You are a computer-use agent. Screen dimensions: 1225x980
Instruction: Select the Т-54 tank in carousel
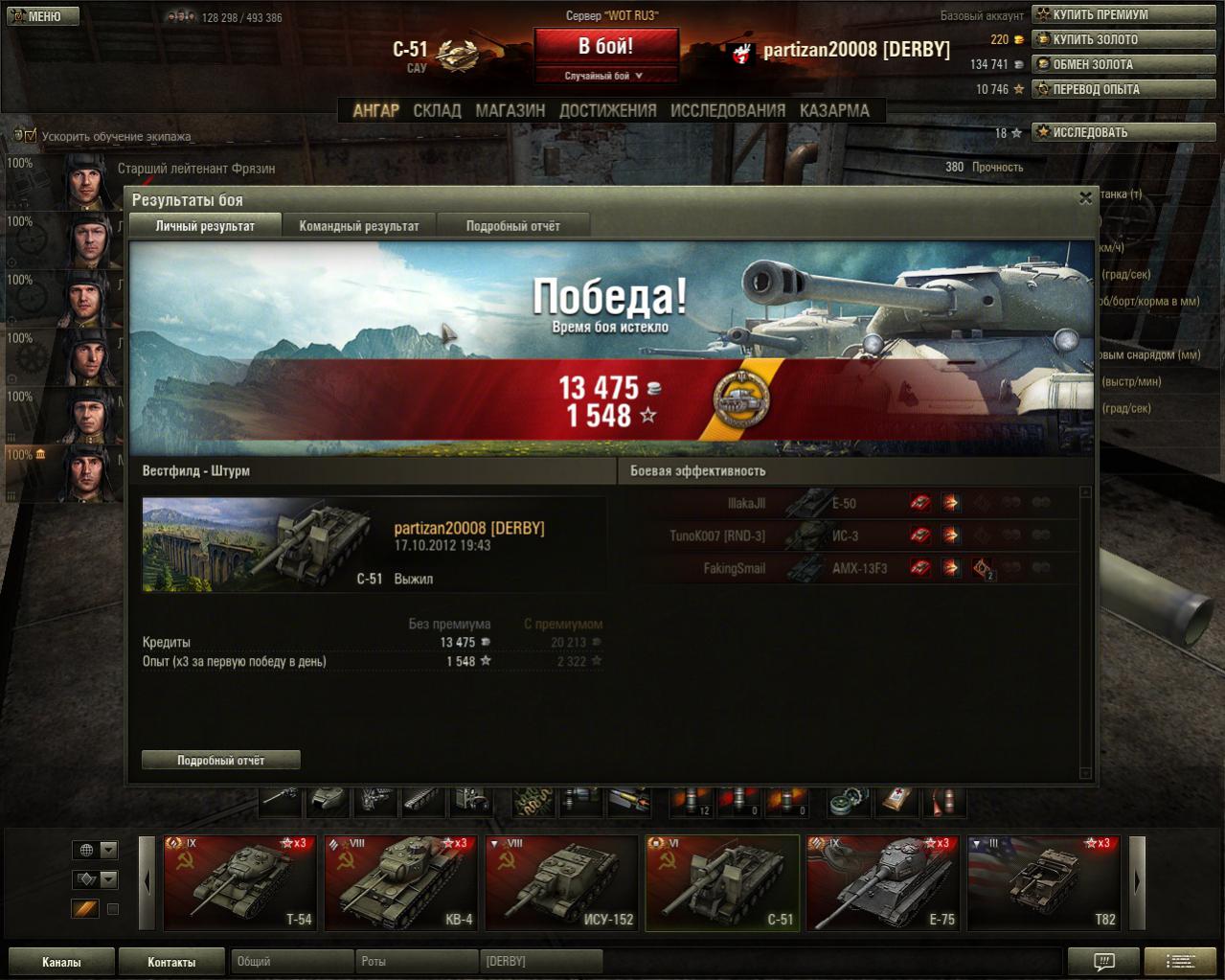click(x=239, y=882)
